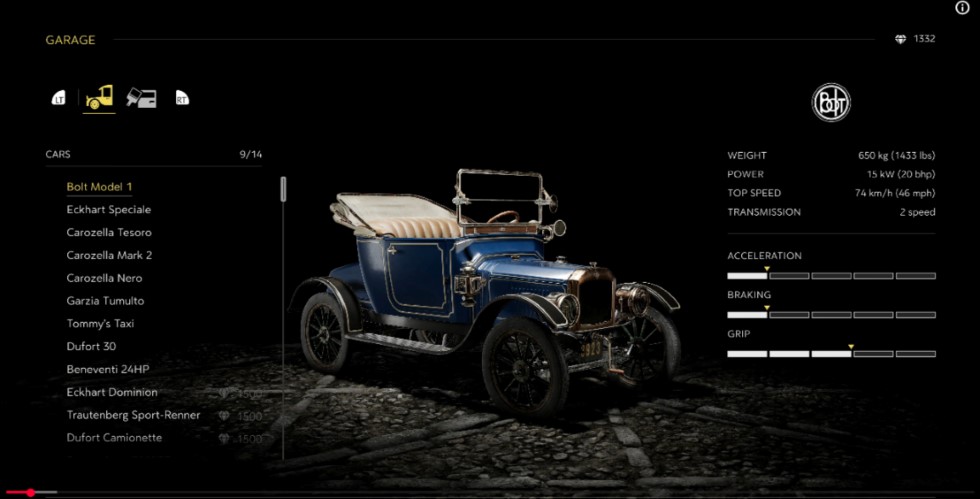Screen dimensions: 980x499
Task: Choose Tommy's Taxi
Action: coord(100,324)
